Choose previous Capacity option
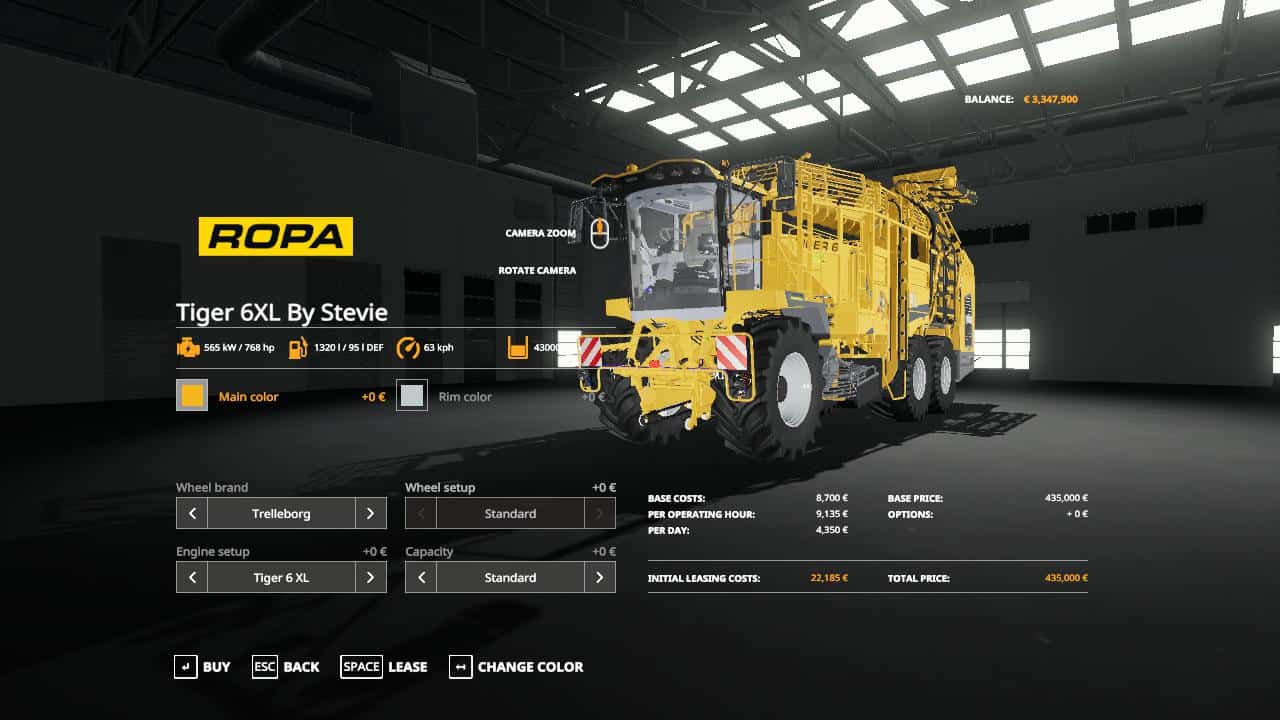 (x=421, y=578)
